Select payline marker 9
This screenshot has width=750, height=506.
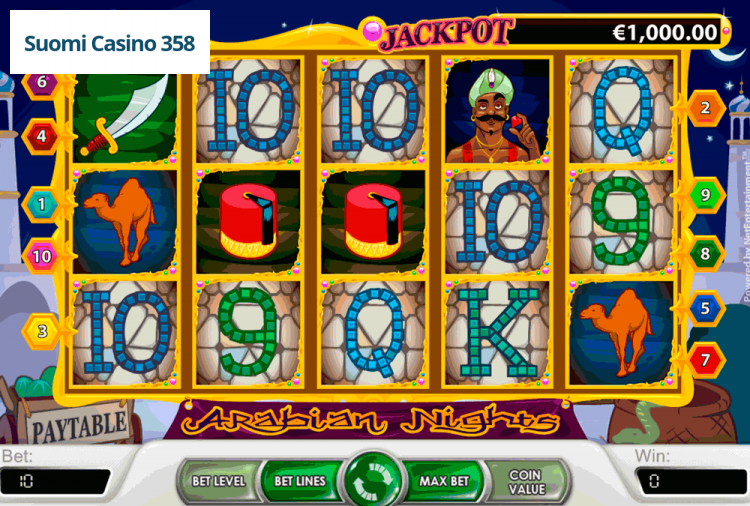[706, 194]
